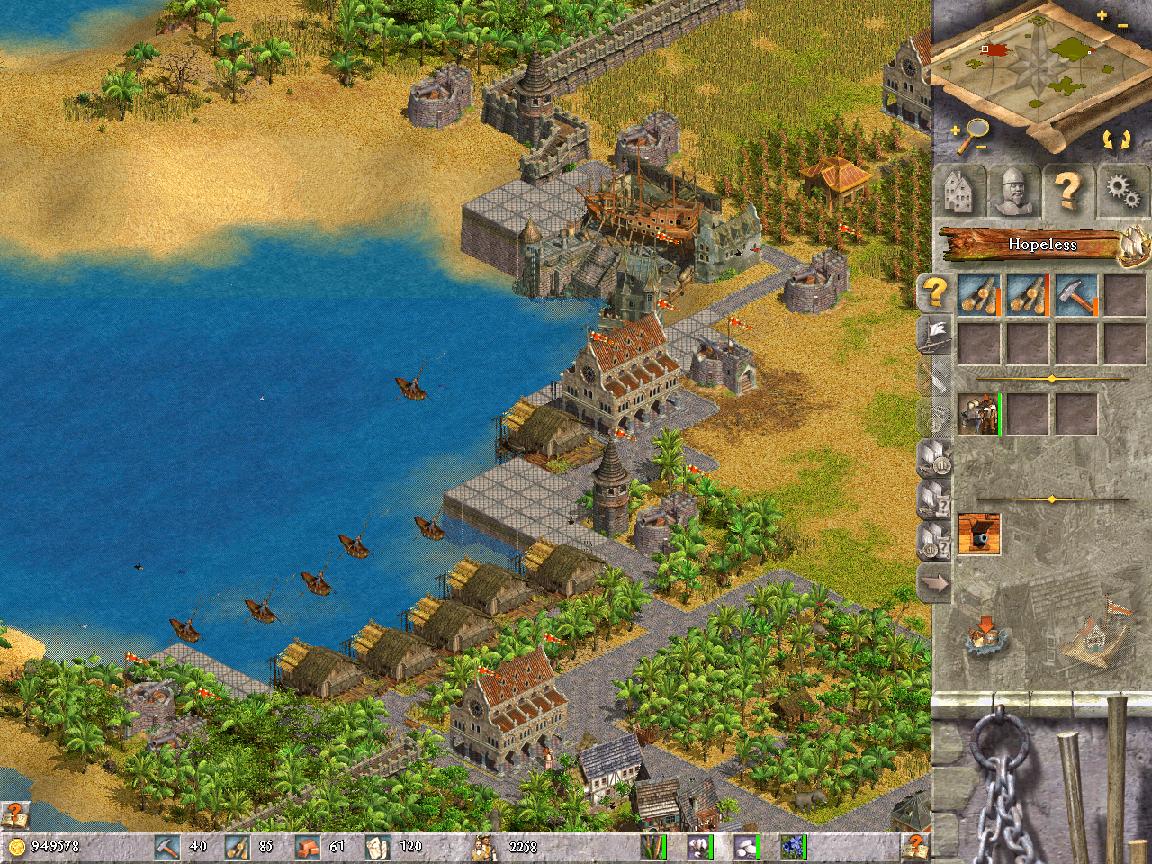The width and height of the screenshot is (1152, 864).
Task: Open the gears options menu
Action: coord(1122,190)
